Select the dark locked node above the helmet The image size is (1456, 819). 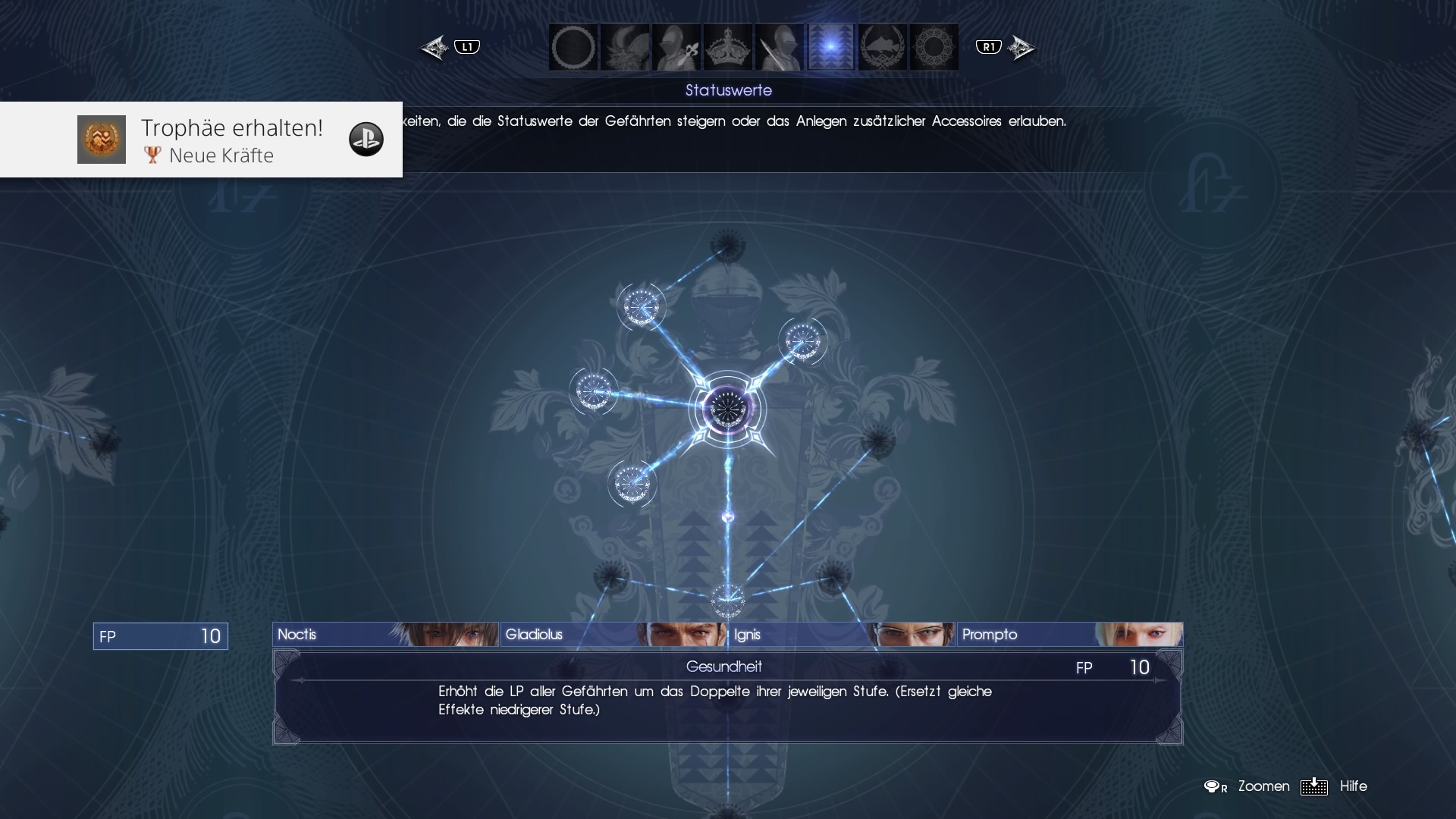[728, 246]
